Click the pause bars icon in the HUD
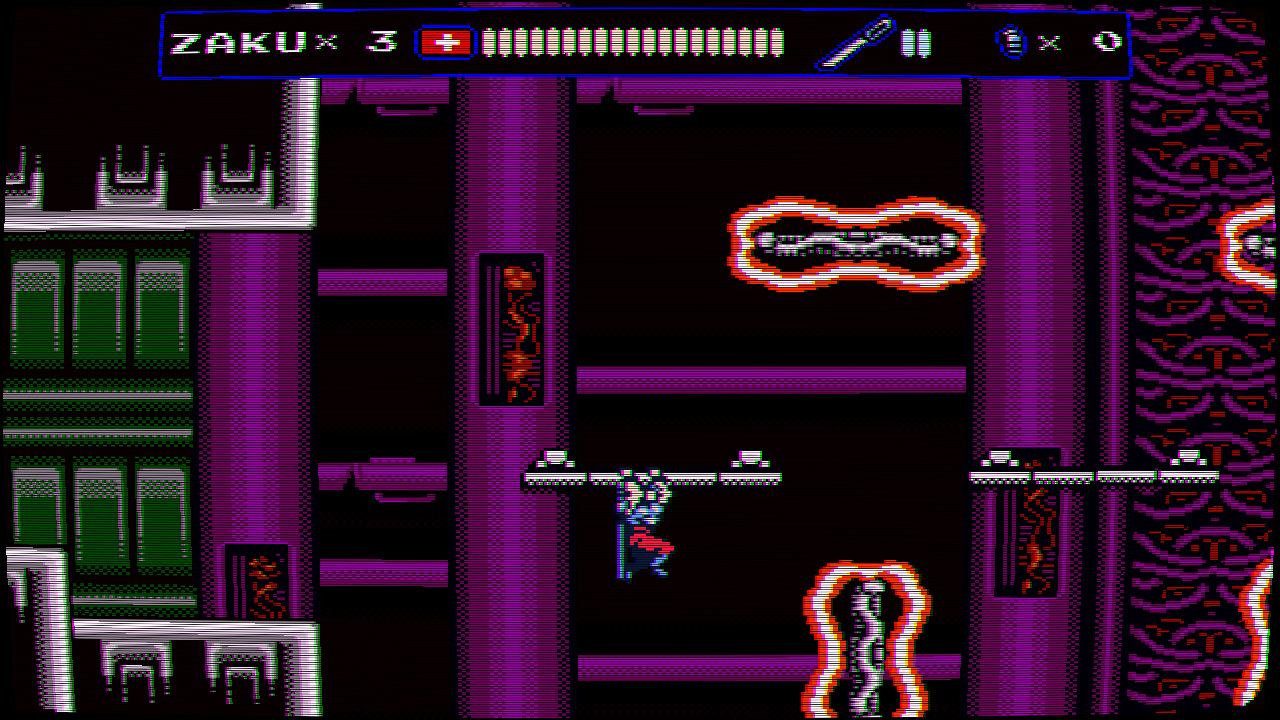This screenshot has height=720, width=1280. [x=916, y=43]
